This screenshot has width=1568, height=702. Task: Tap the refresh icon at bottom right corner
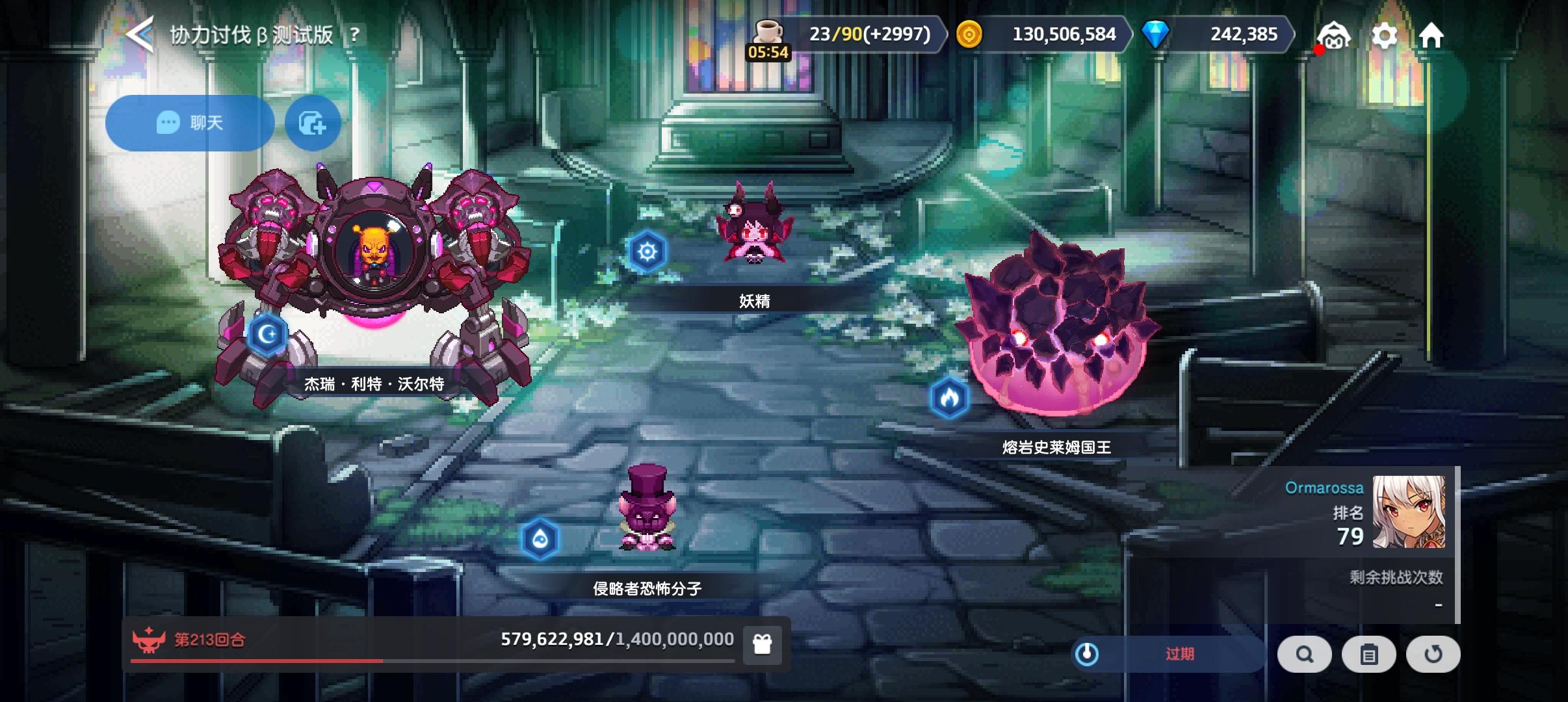click(1433, 655)
